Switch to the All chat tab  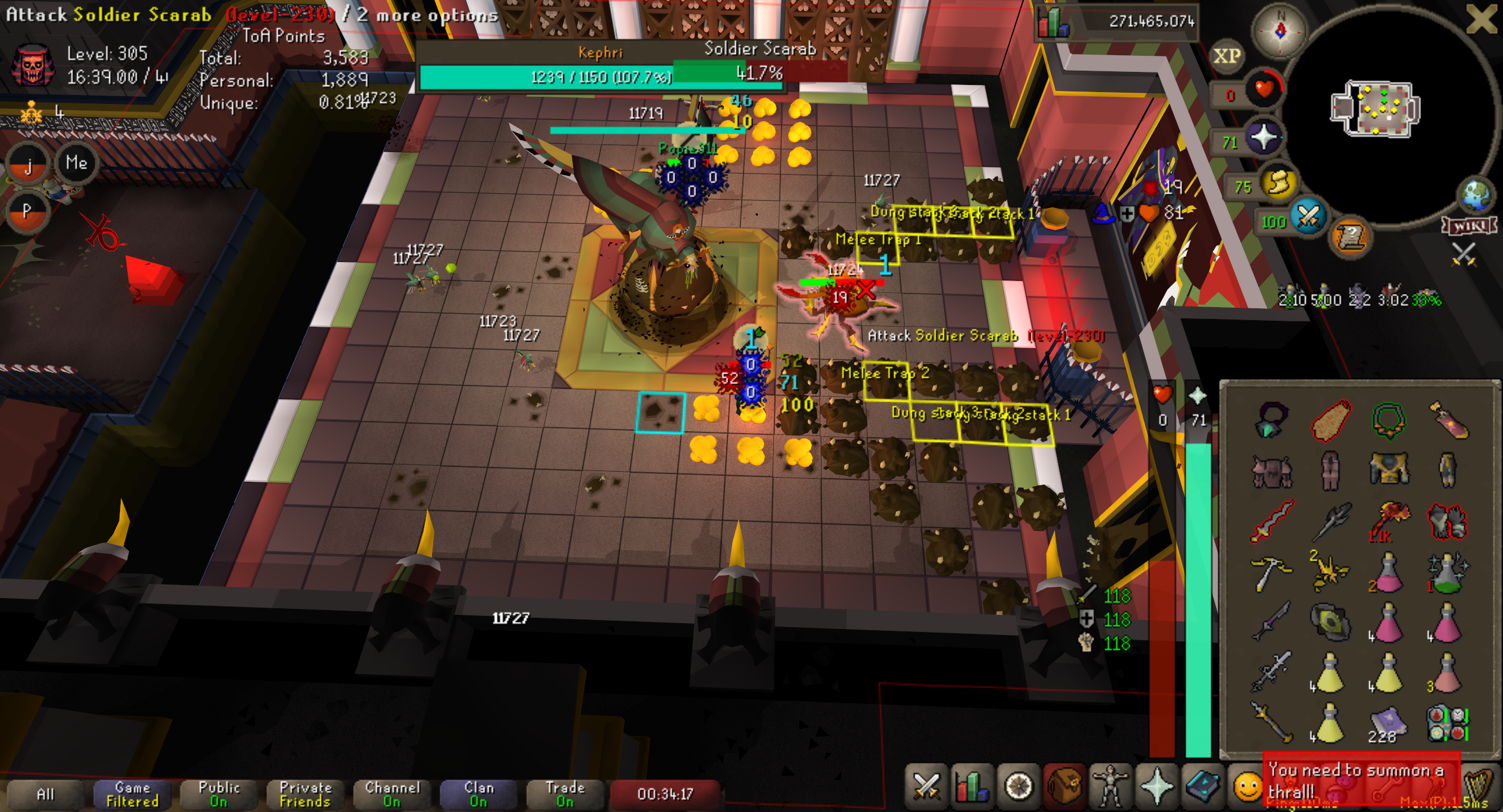click(45, 794)
